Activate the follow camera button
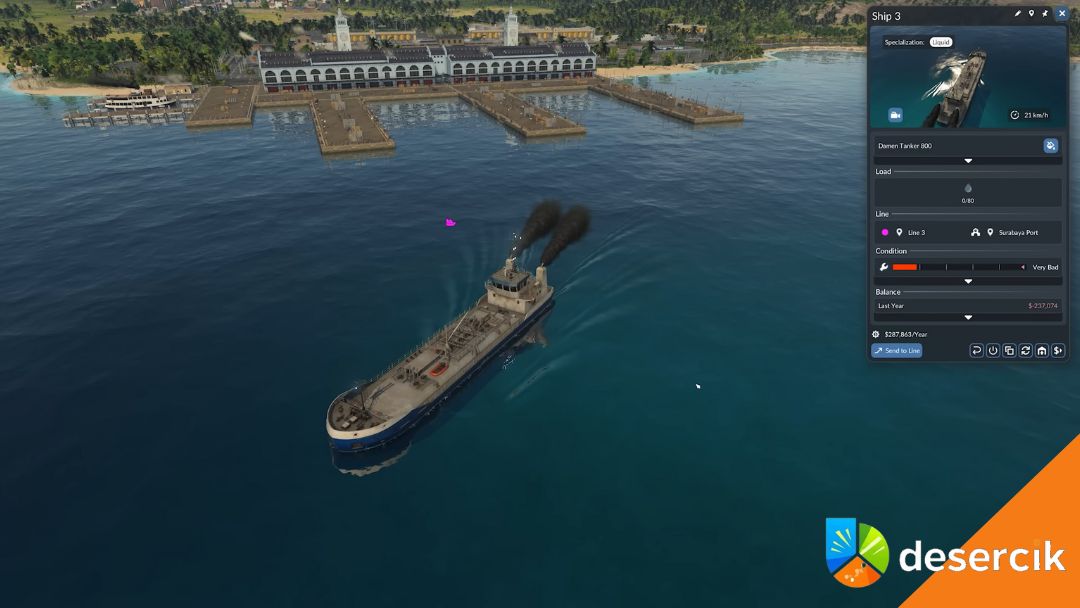 pyautogui.click(x=895, y=115)
